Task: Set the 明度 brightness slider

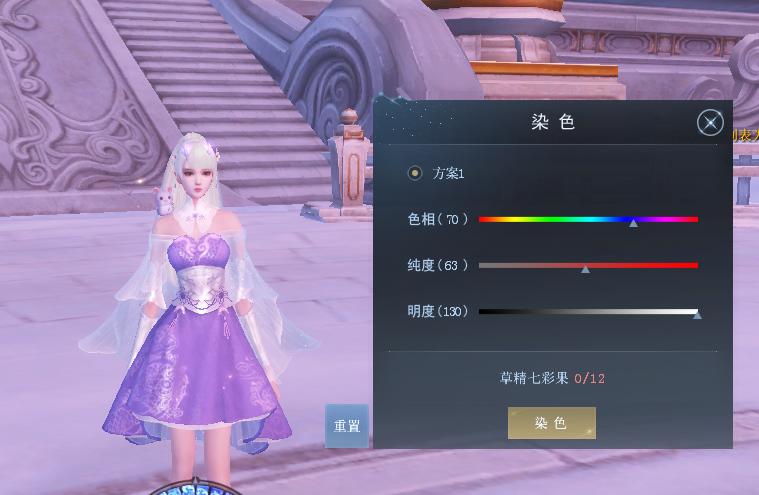Action: [588, 312]
